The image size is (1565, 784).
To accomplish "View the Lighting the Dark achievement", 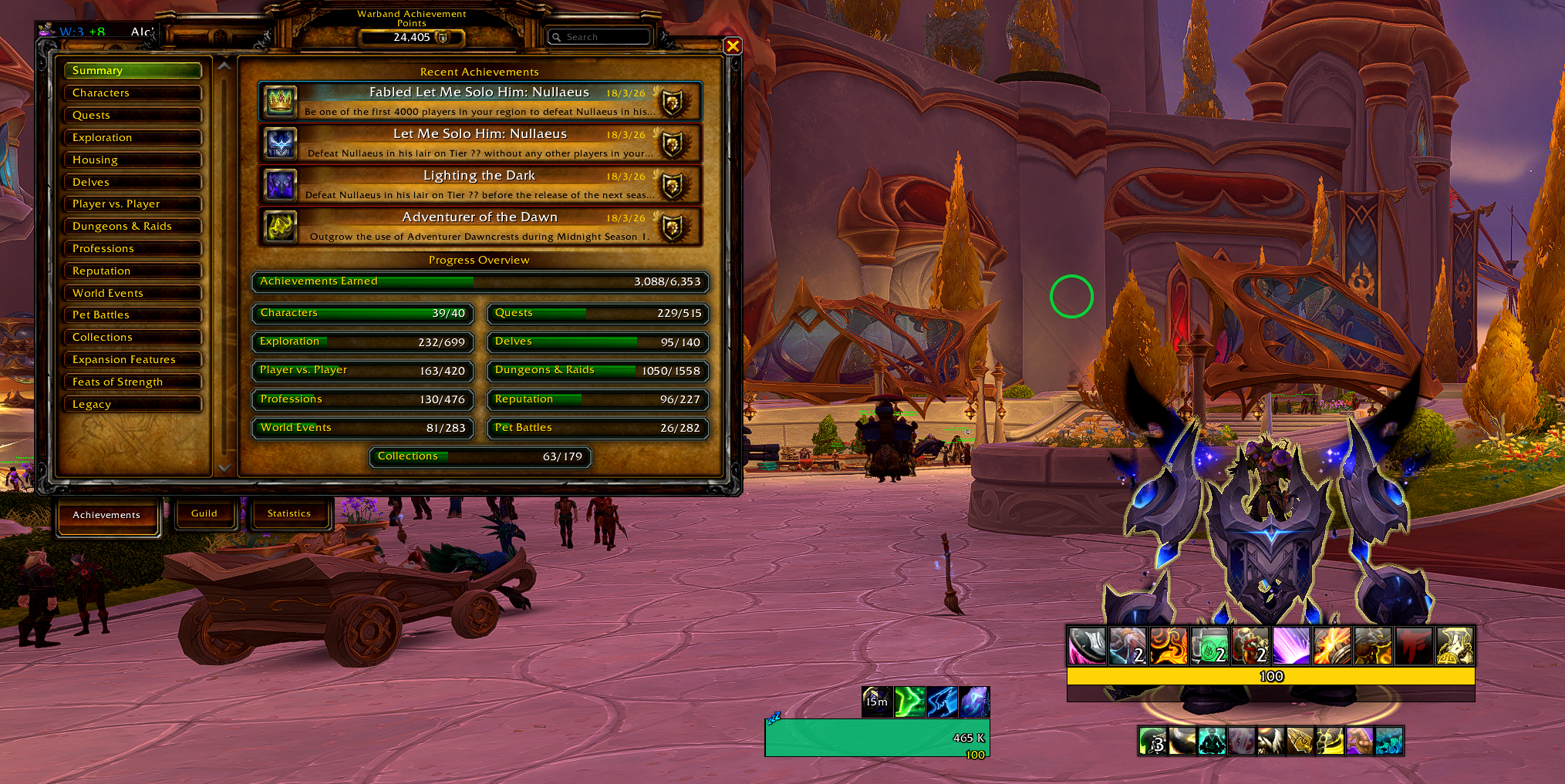I will [479, 184].
